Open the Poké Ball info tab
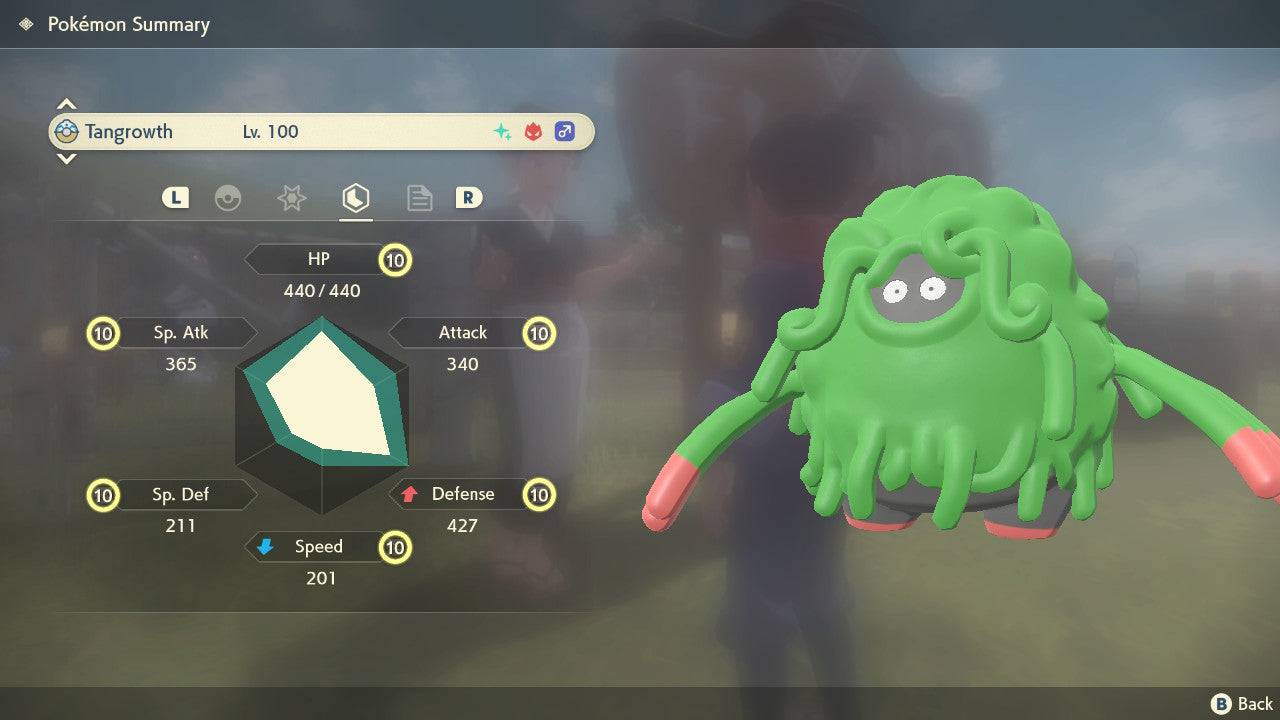Screen dimensions: 1280x720 [x=229, y=198]
